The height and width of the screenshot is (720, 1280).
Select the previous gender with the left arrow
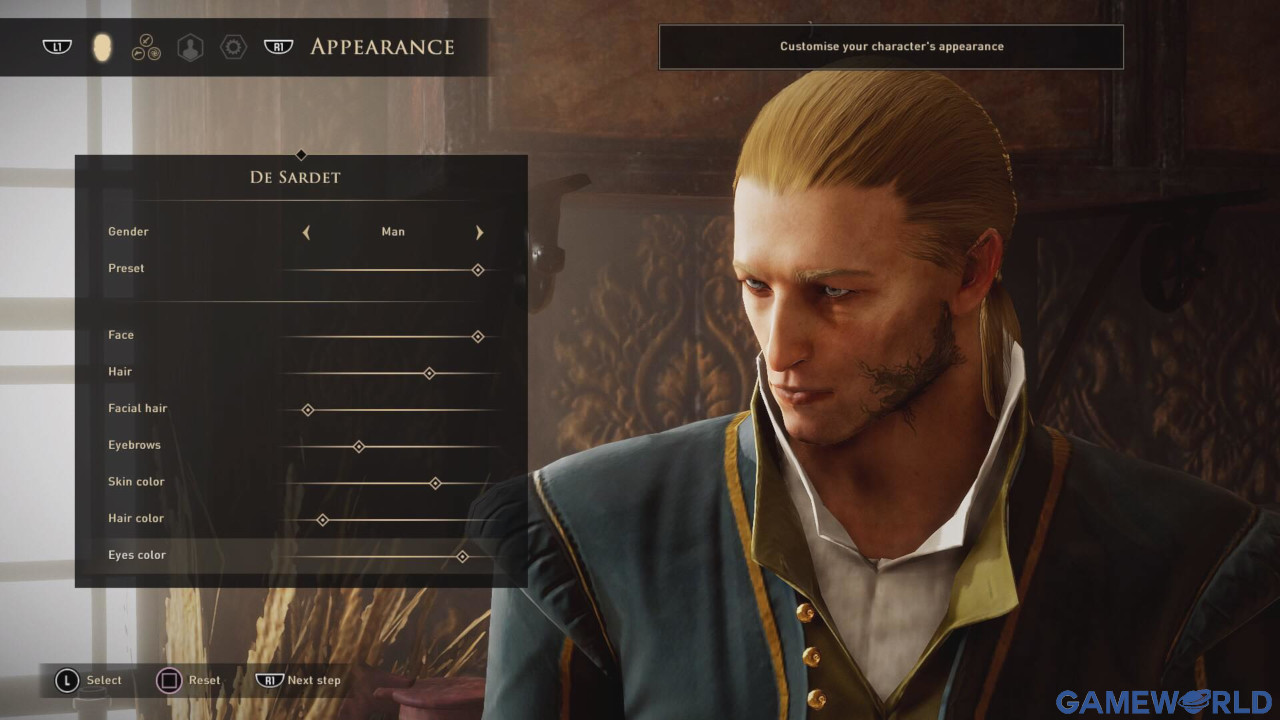click(x=306, y=232)
